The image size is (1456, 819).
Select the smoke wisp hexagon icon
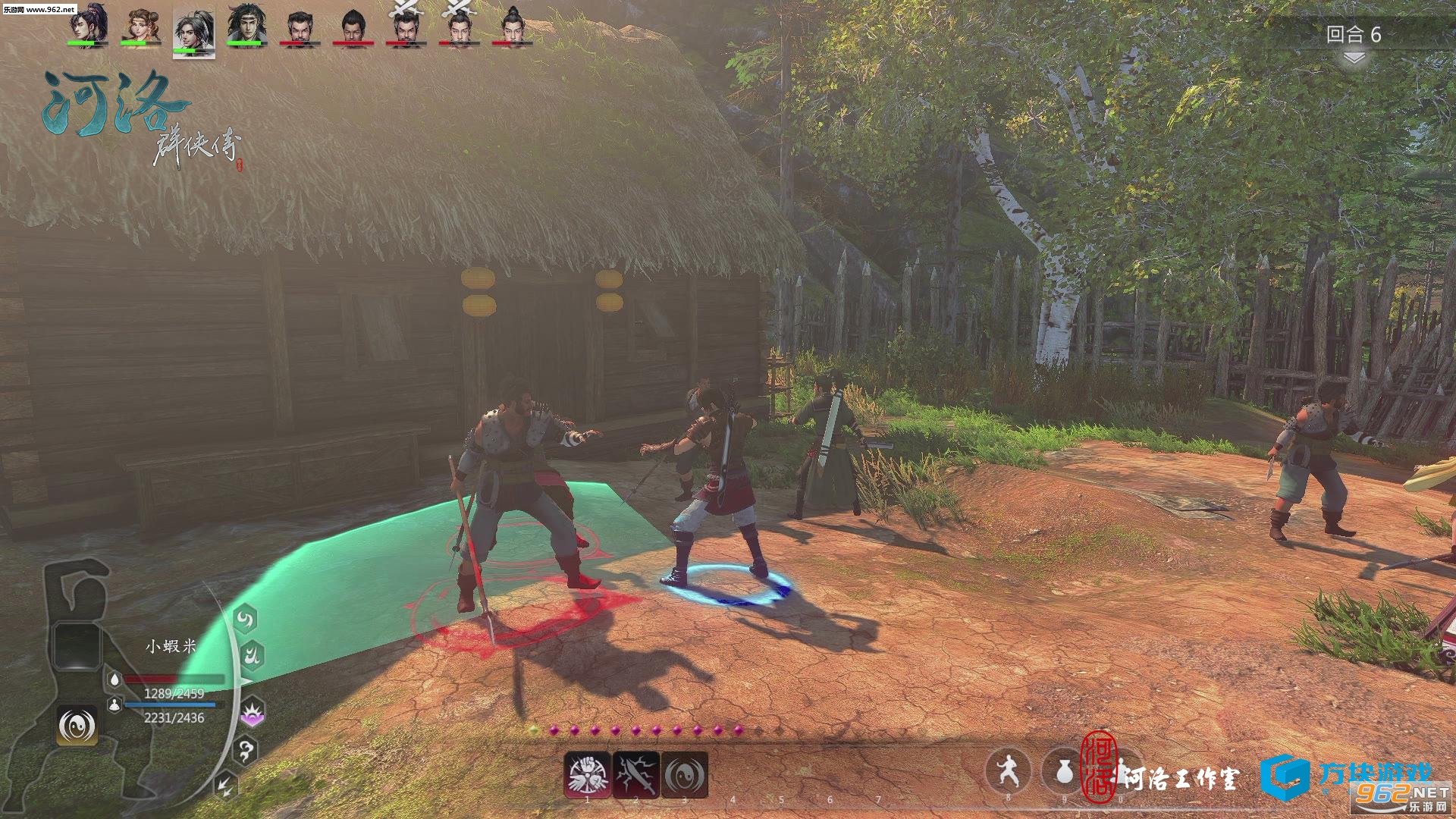point(245,751)
